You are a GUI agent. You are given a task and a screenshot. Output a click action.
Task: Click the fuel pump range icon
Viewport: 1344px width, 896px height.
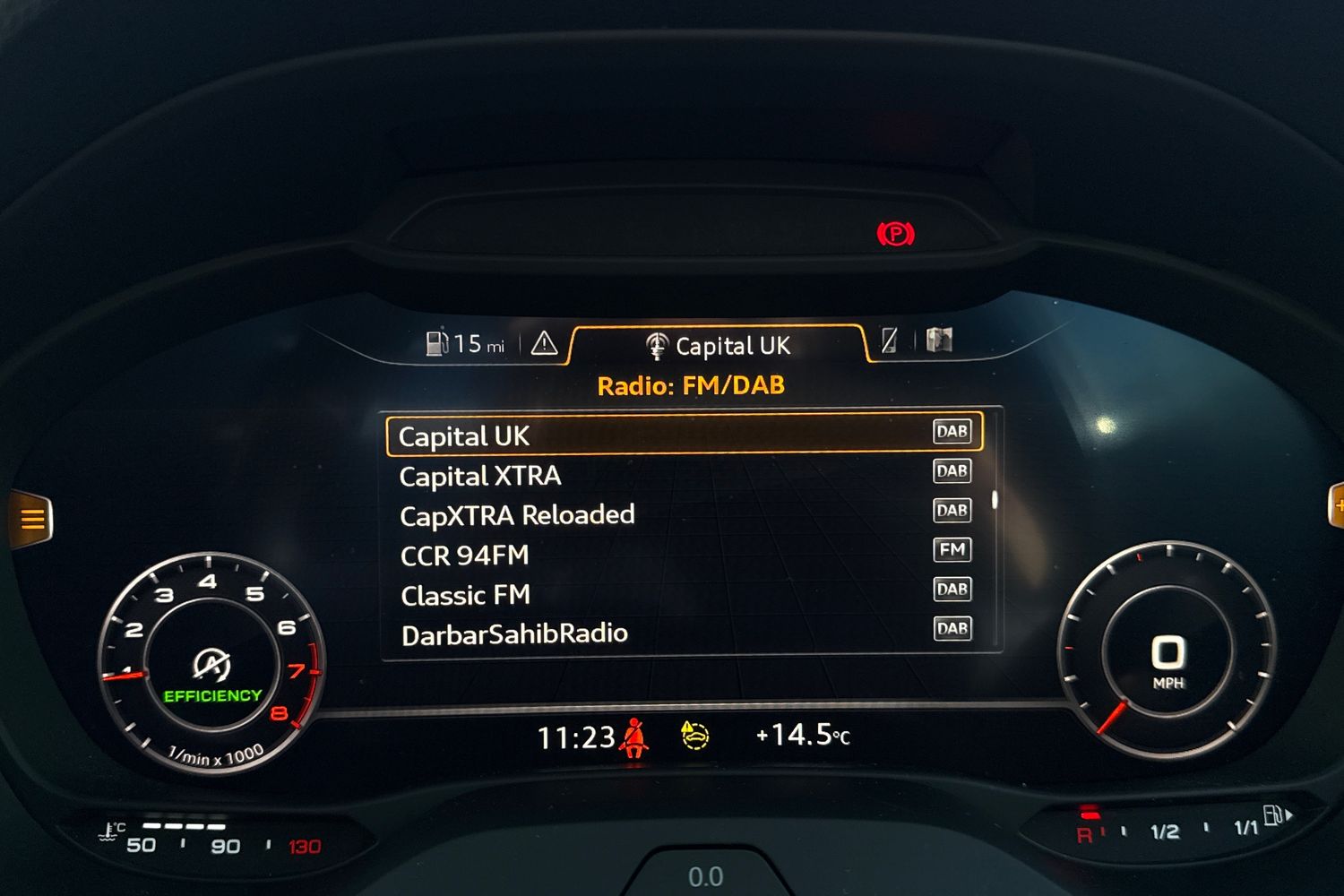[436, 342]
